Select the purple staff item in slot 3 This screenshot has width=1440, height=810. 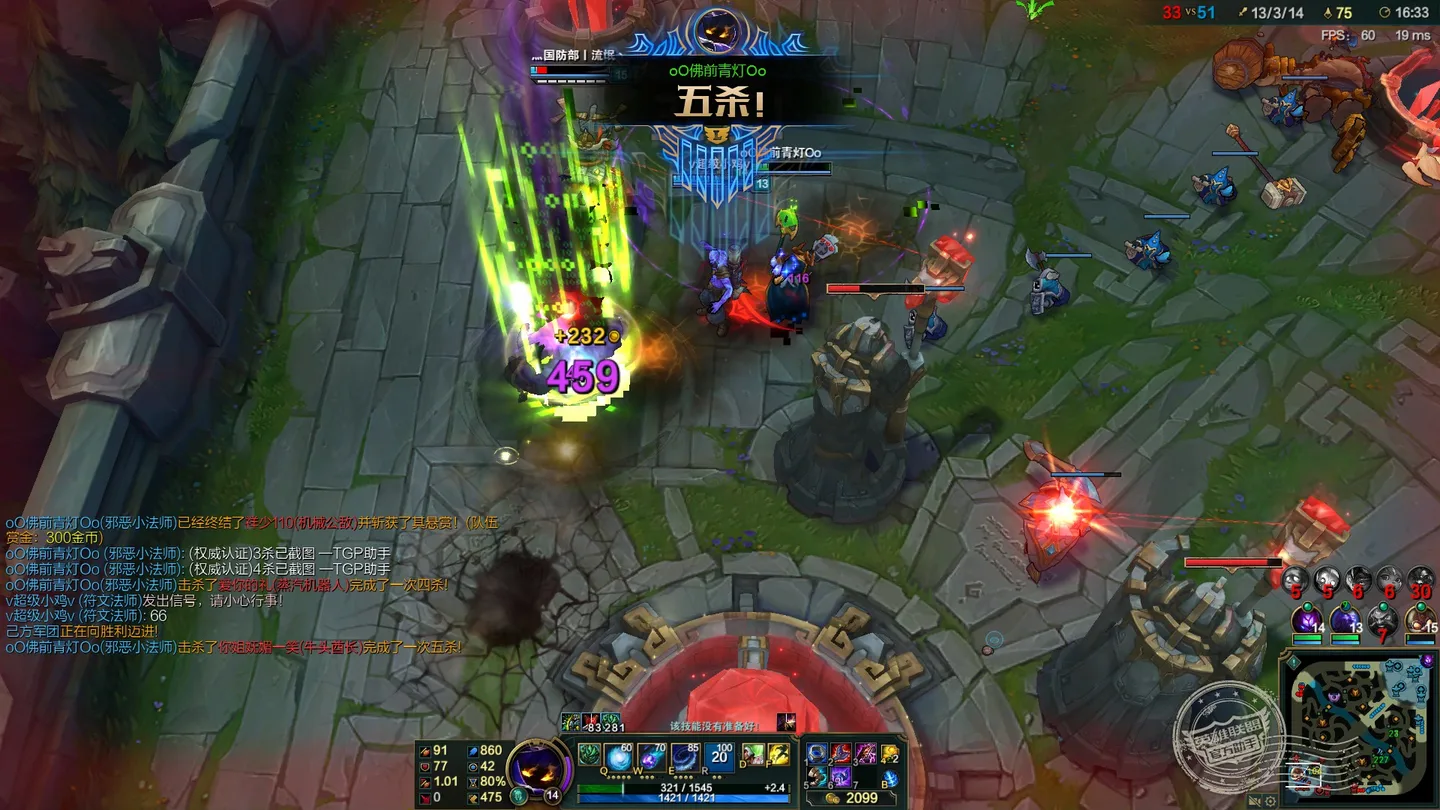coord(865,754)
